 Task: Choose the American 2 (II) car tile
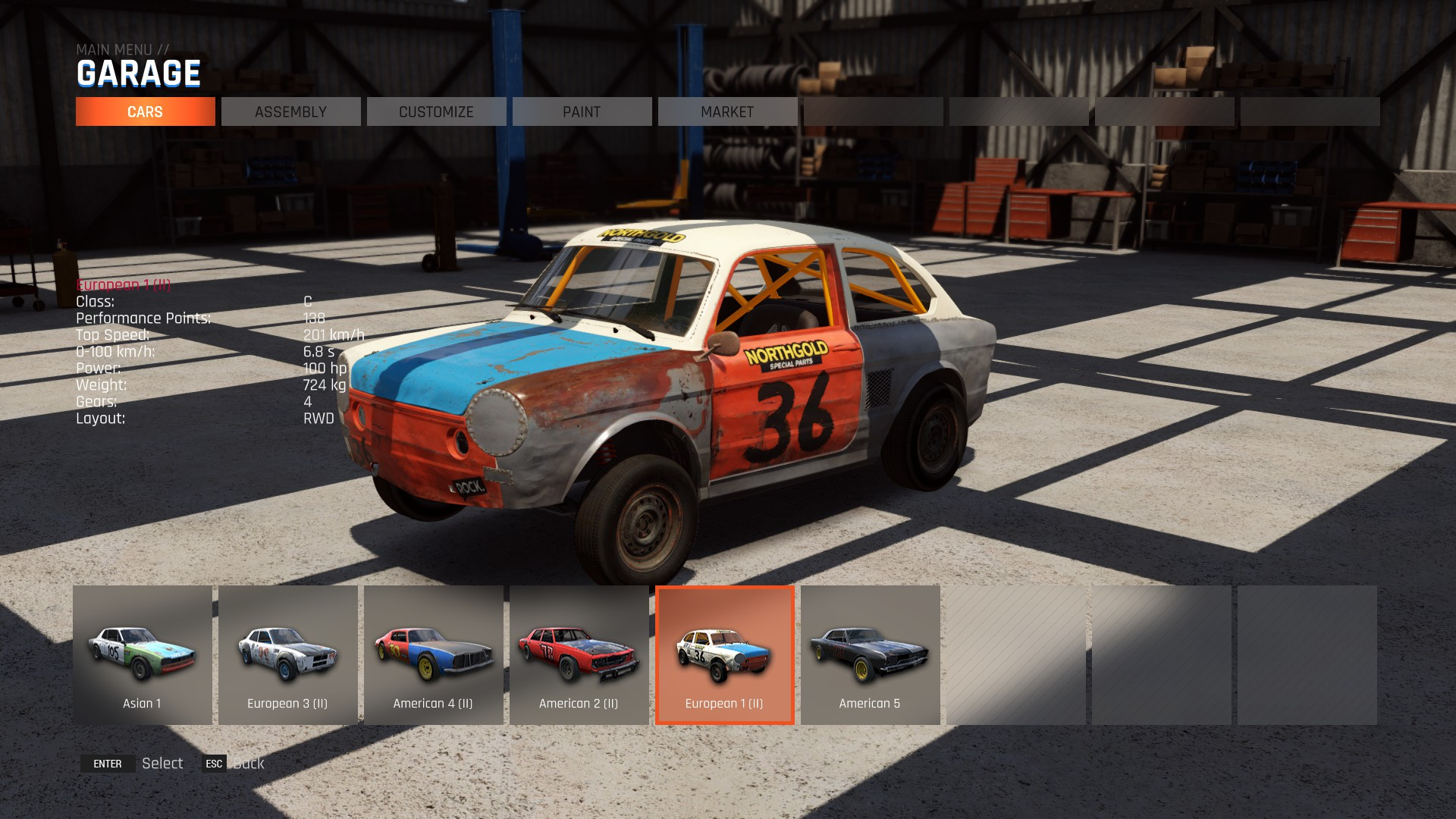click(x=579, y=654)
